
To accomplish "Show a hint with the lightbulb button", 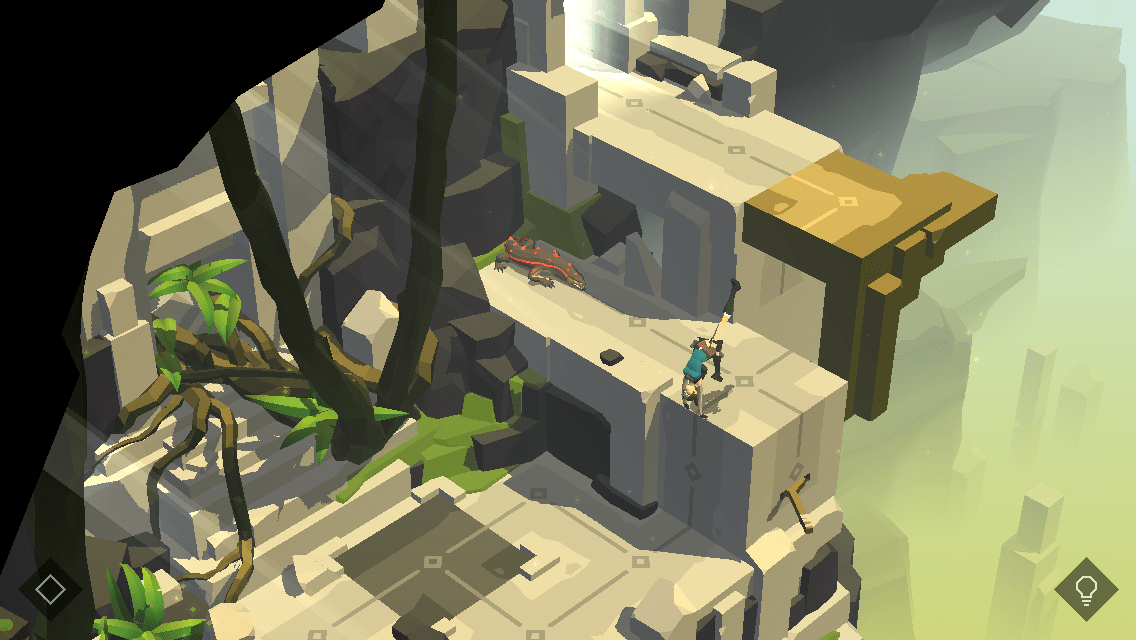I will click(x=1085, y=589).
